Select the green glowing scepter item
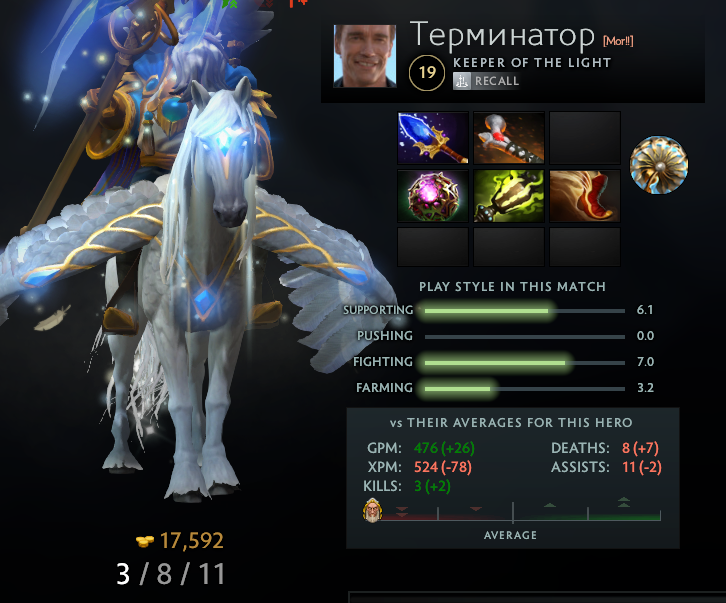Image resolution: width=726 pixels, height=603 pixels. 509,195
